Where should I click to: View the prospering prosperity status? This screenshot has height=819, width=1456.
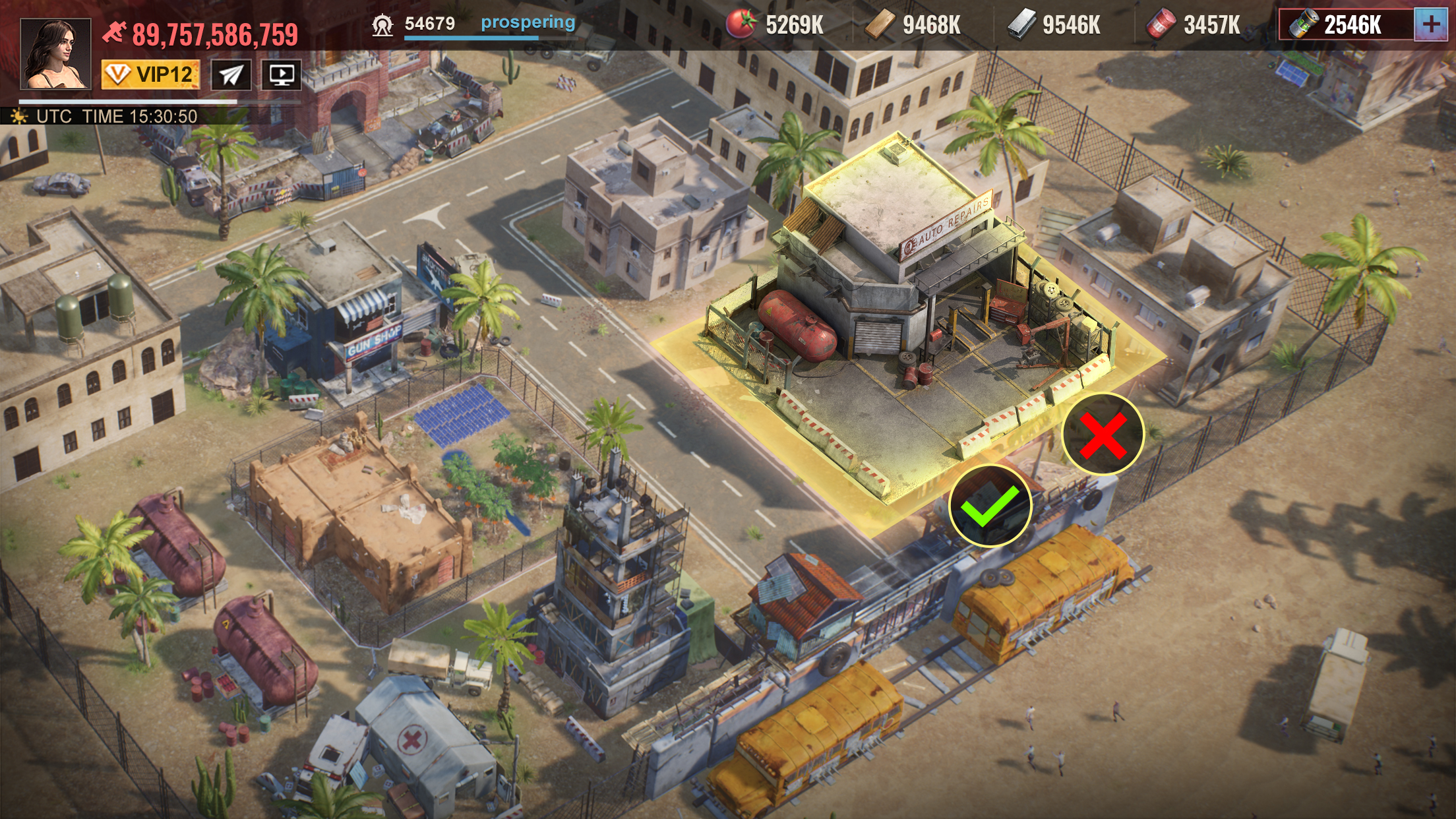(x=528, y=23)
